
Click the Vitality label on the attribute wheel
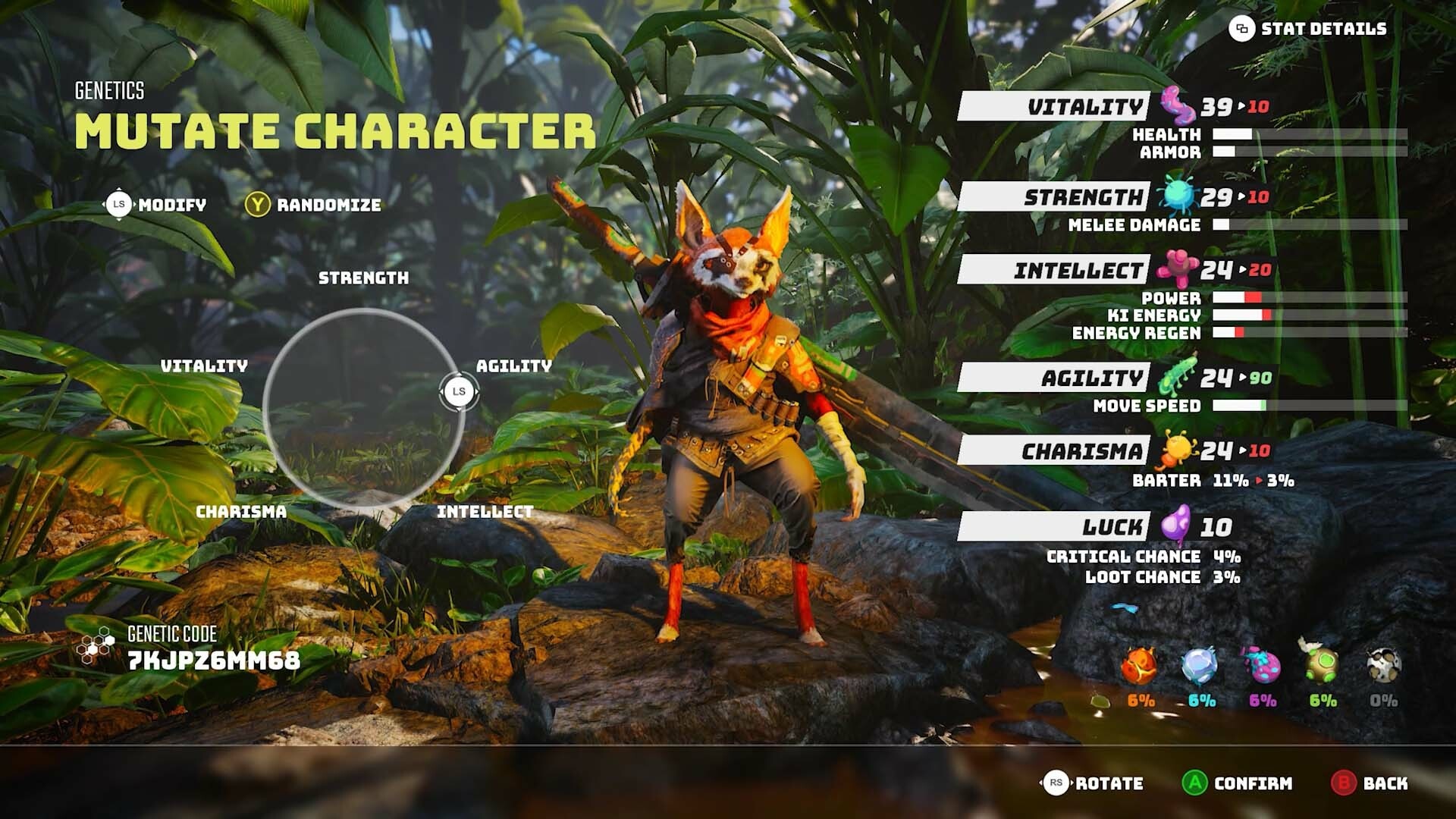click(203, 366)
